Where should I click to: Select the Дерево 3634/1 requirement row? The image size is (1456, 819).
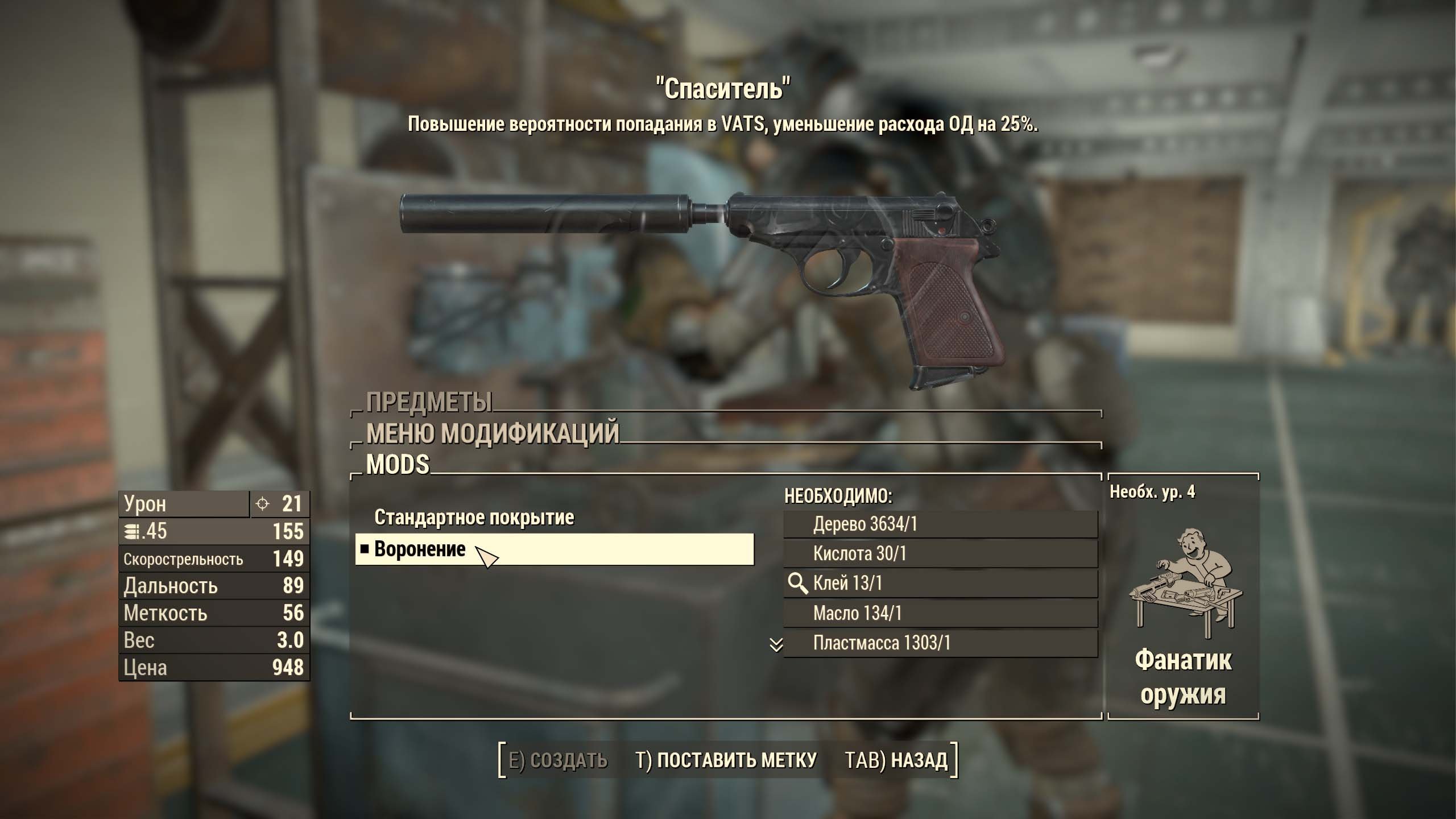click(x=940, y=524)
